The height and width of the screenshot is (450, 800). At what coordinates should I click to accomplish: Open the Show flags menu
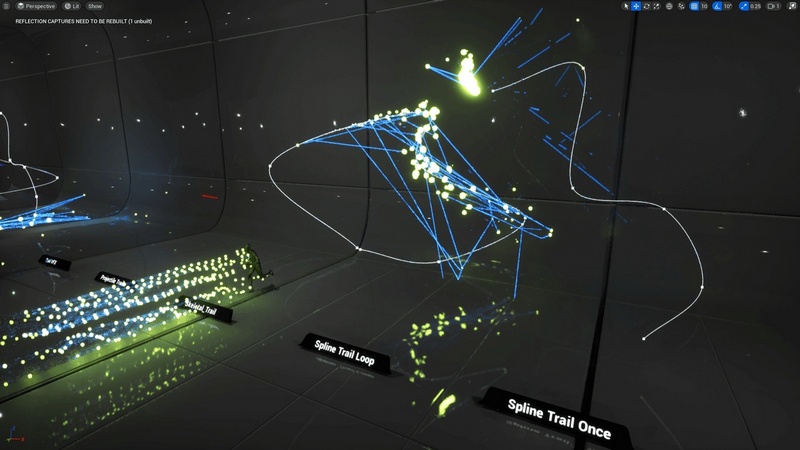click(x=94, y=6)
